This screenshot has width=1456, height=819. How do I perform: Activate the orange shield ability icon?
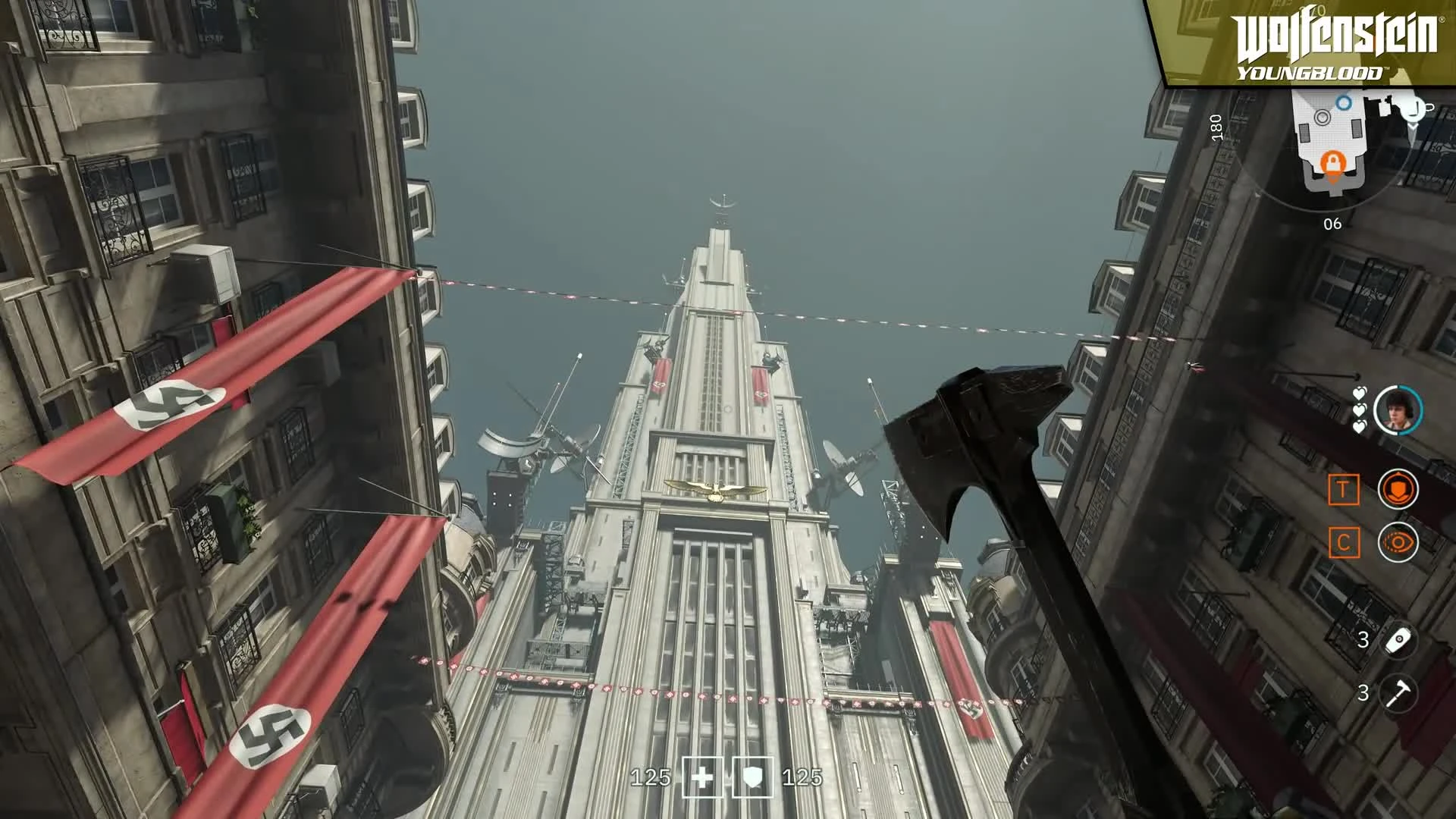coord(1399,488)
